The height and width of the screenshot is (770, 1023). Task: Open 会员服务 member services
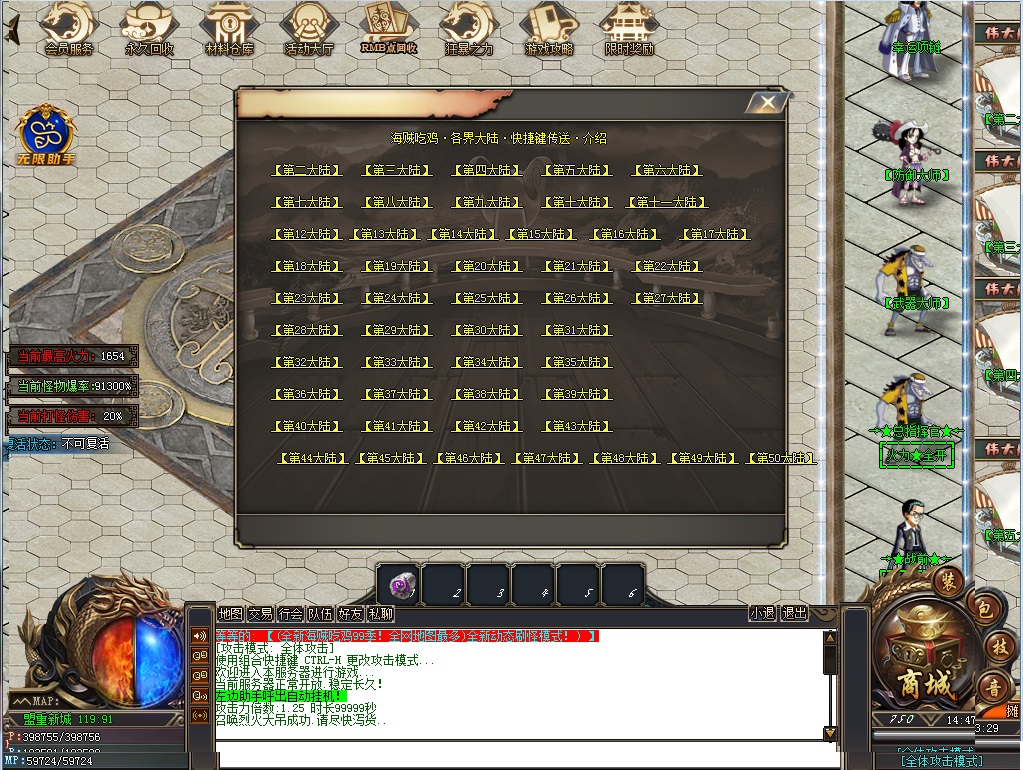[x=68, y=28]
